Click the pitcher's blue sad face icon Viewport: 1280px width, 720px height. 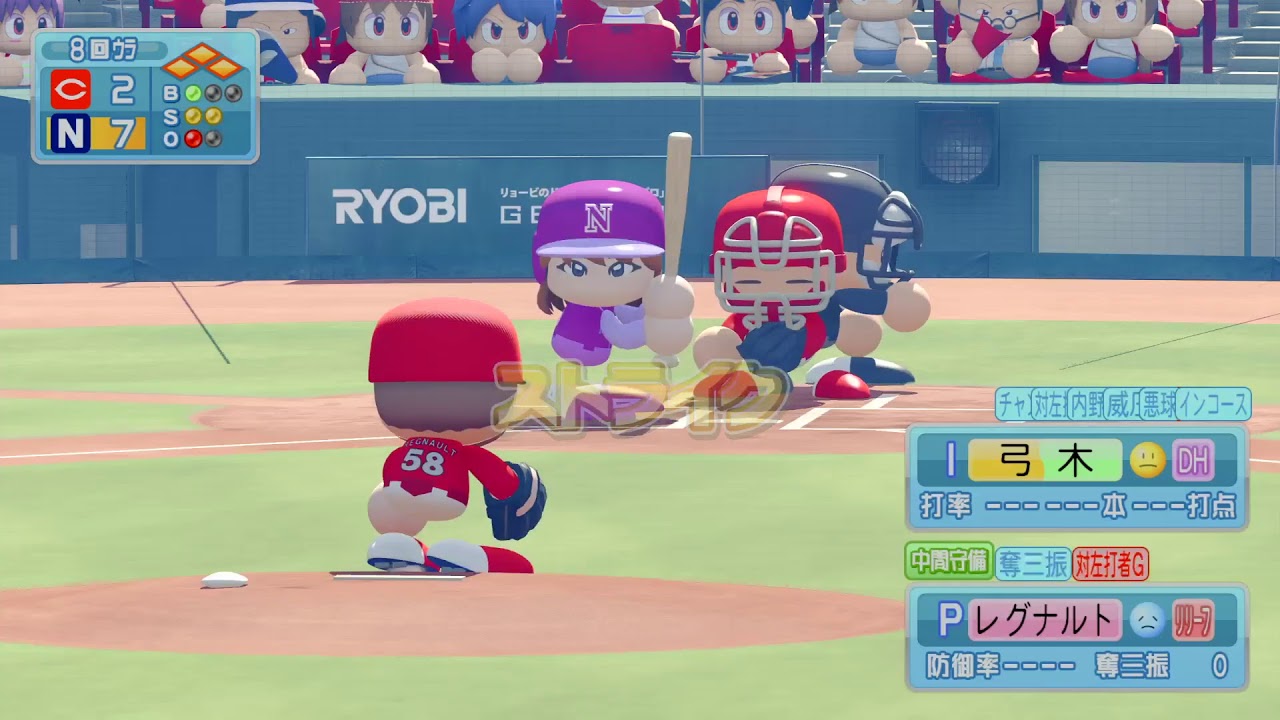tap(1147, 621)
